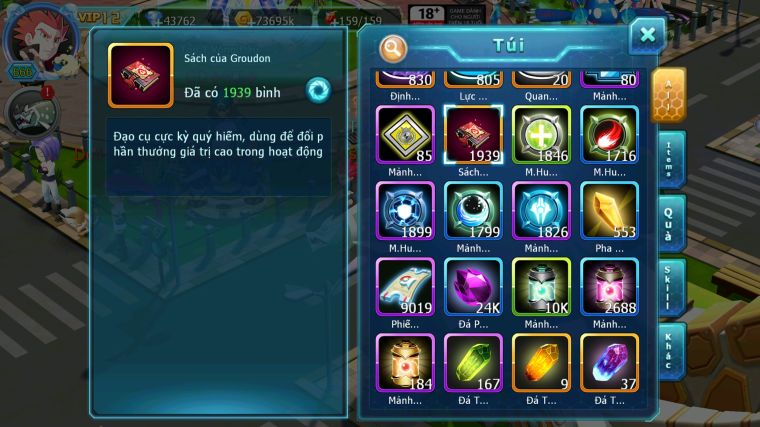Viewport: 760px width, 427px height.
Task: Pick the red fire orb with 1716
Action: pyautogui.click(x=609, y=135)
